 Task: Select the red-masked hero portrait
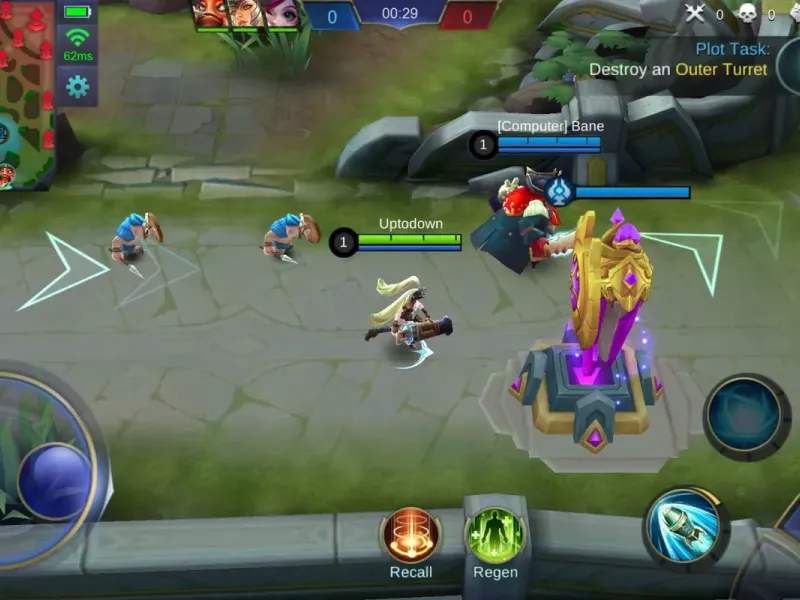pyautogui.click(x=212, y=13)
